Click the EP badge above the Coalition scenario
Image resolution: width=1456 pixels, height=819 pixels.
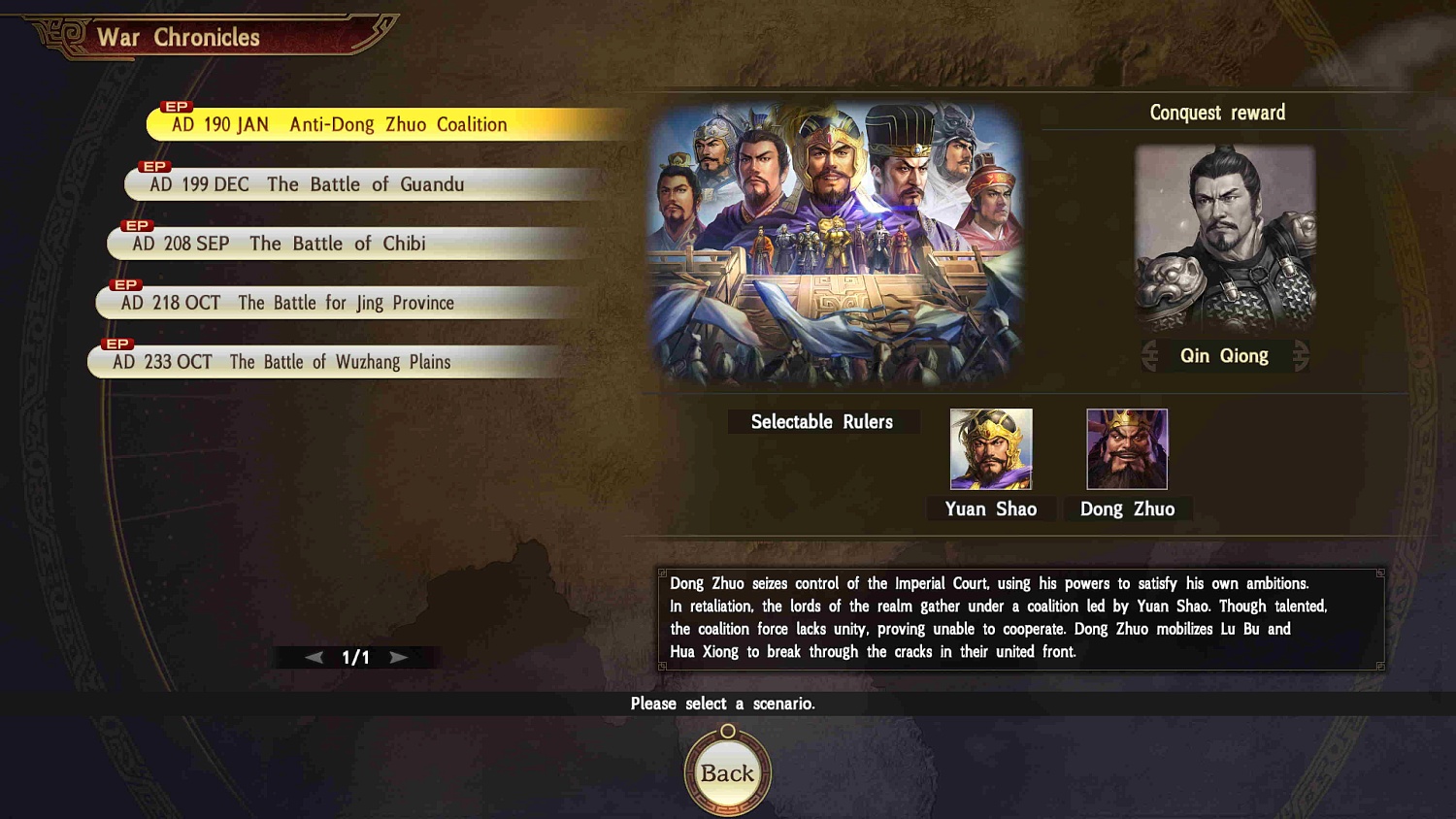click(177, 106)
